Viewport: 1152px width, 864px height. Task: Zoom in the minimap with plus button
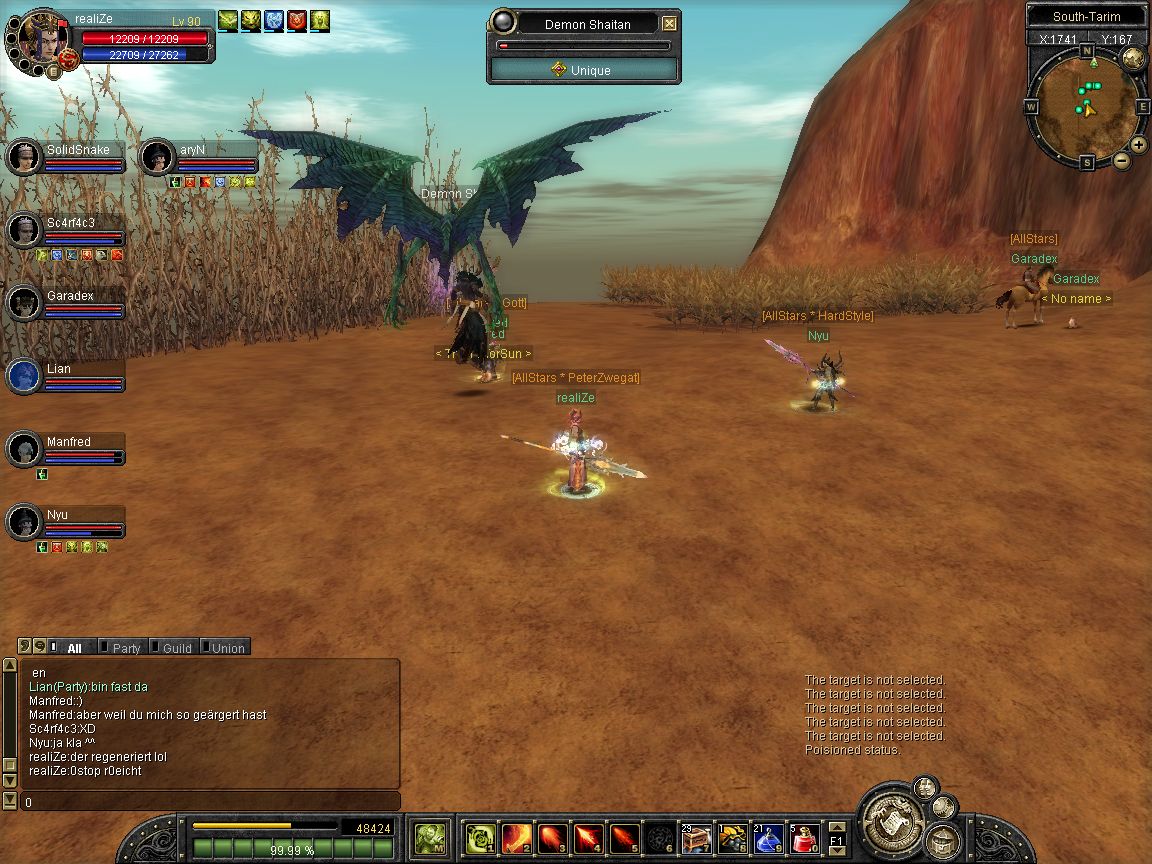tap(1138, 144)
